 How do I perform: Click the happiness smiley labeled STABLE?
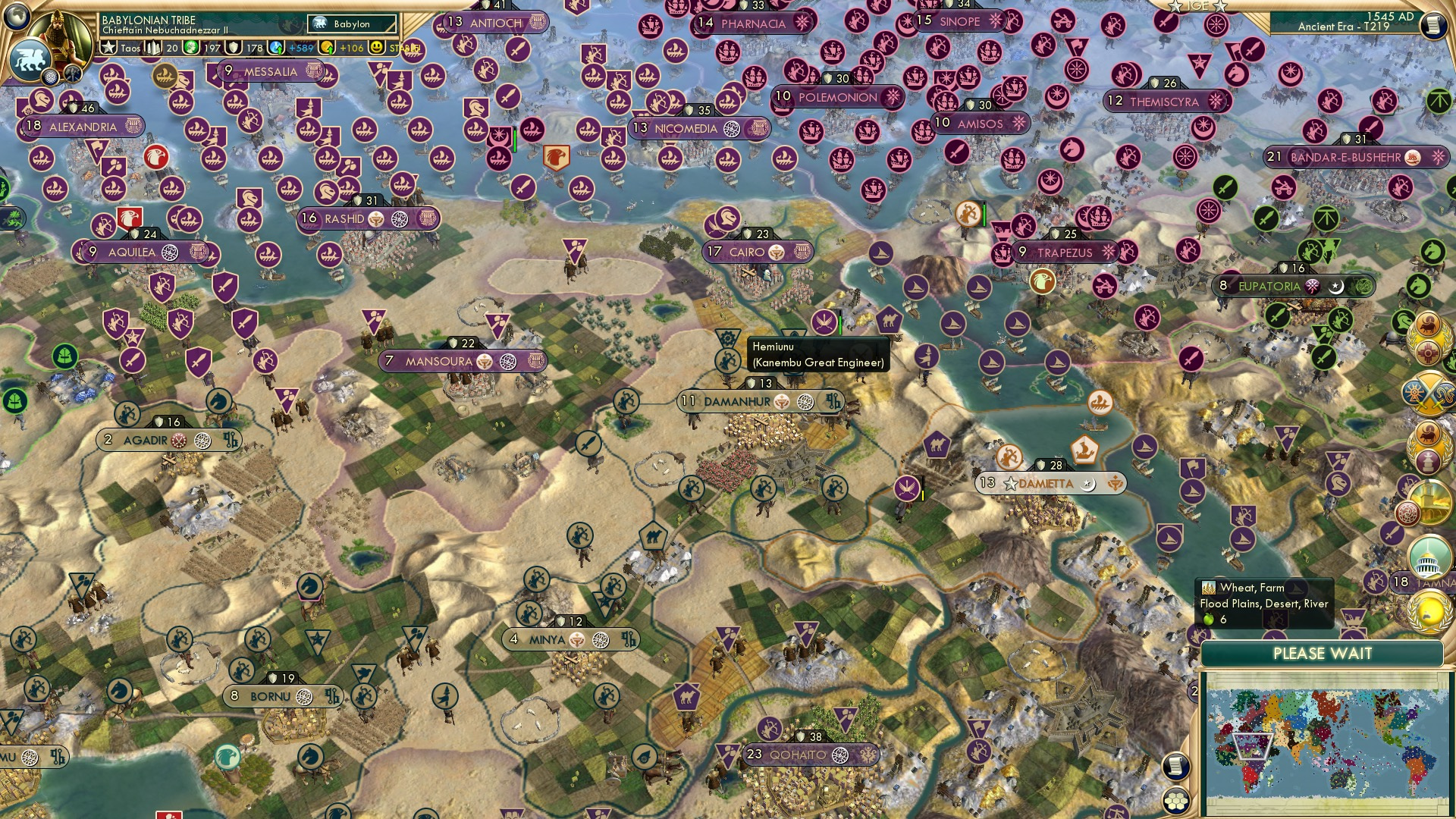(x=376, y=48)
